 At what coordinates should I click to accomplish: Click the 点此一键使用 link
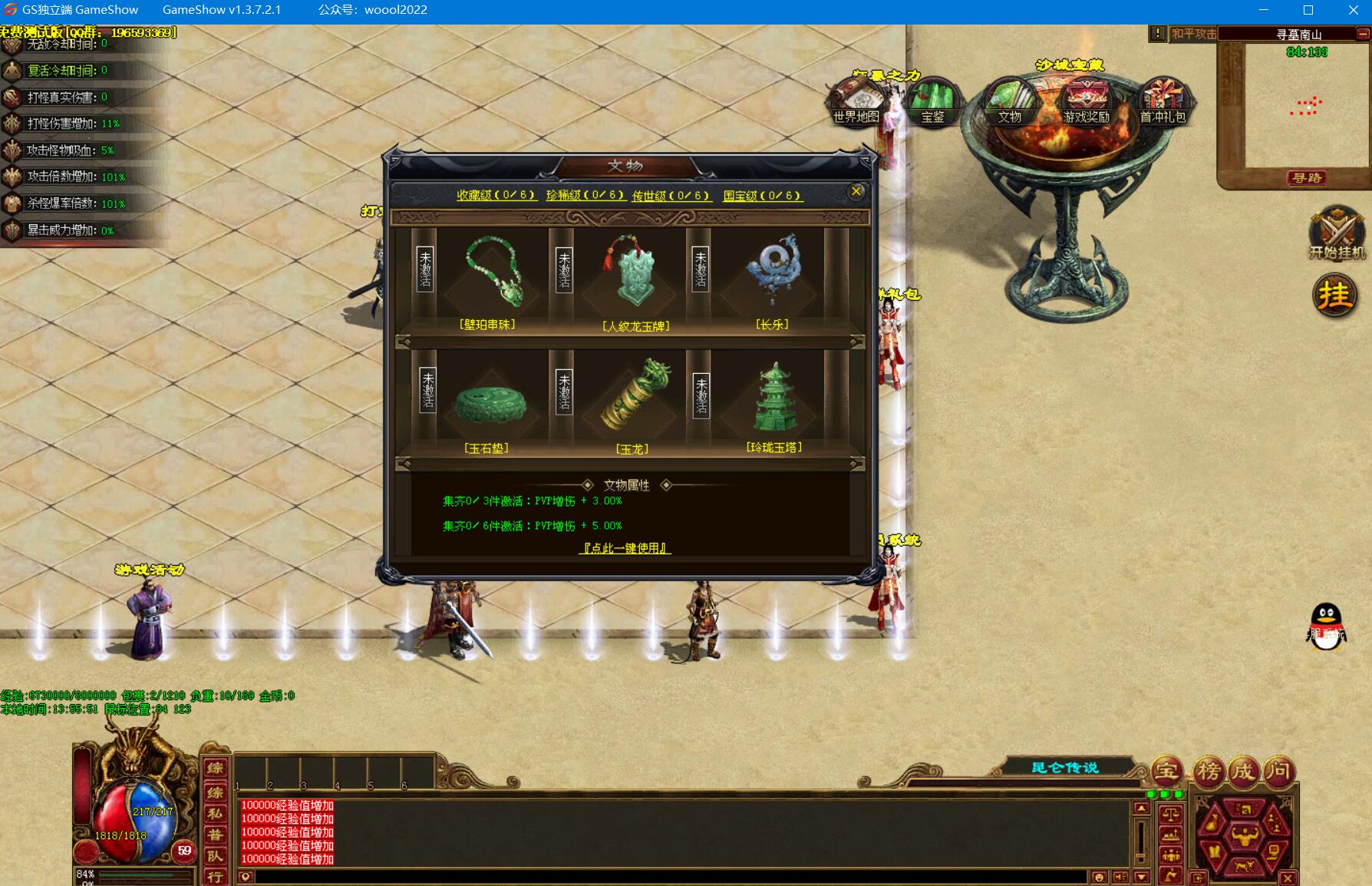click(x=625, y=548)
